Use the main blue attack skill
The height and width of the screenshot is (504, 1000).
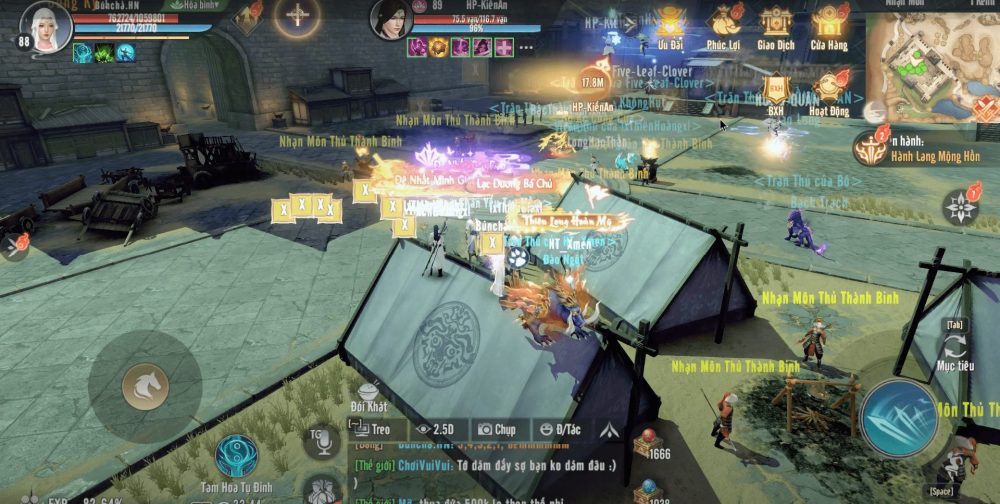[898, 419]
